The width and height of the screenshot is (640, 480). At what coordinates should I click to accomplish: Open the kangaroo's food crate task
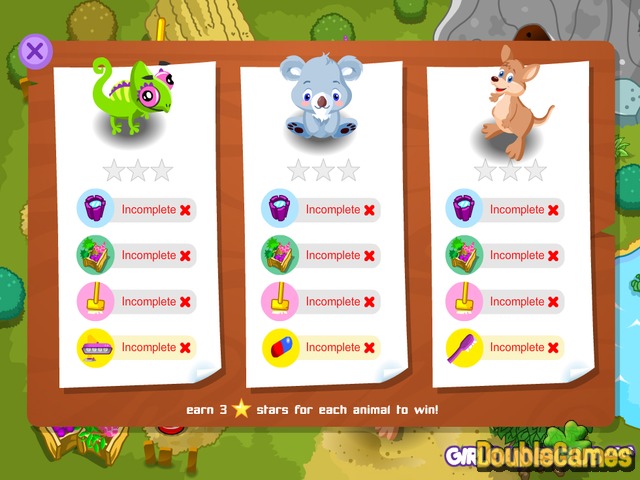(x=463, y=255)
